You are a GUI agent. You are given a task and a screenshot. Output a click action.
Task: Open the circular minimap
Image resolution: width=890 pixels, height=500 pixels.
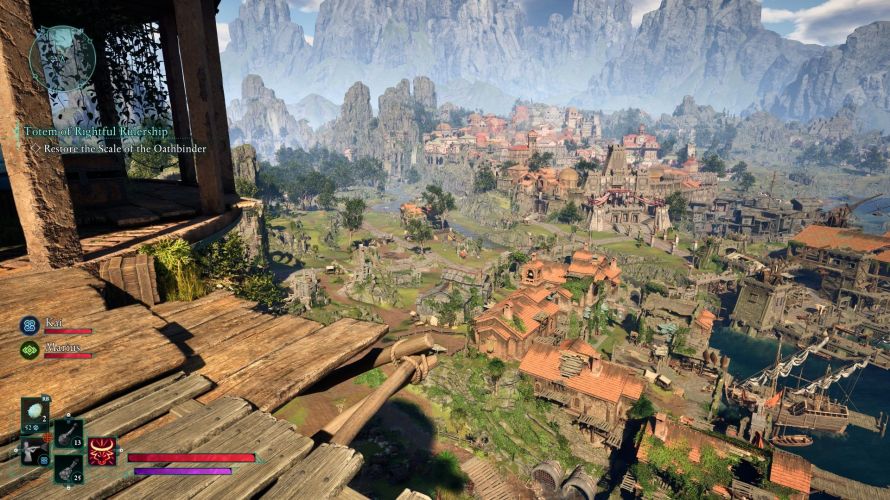click(x=62, y=59)
